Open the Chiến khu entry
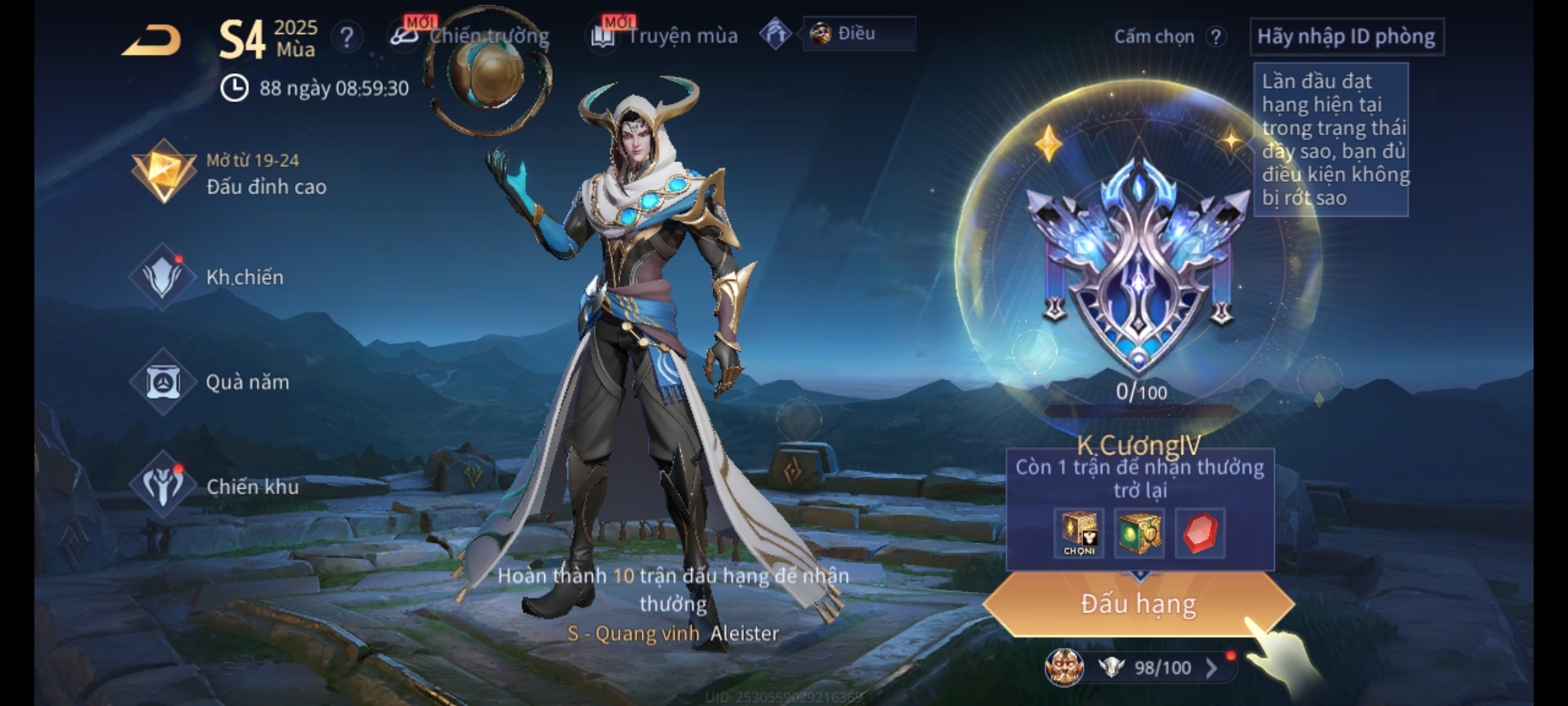 pos(214,486)
